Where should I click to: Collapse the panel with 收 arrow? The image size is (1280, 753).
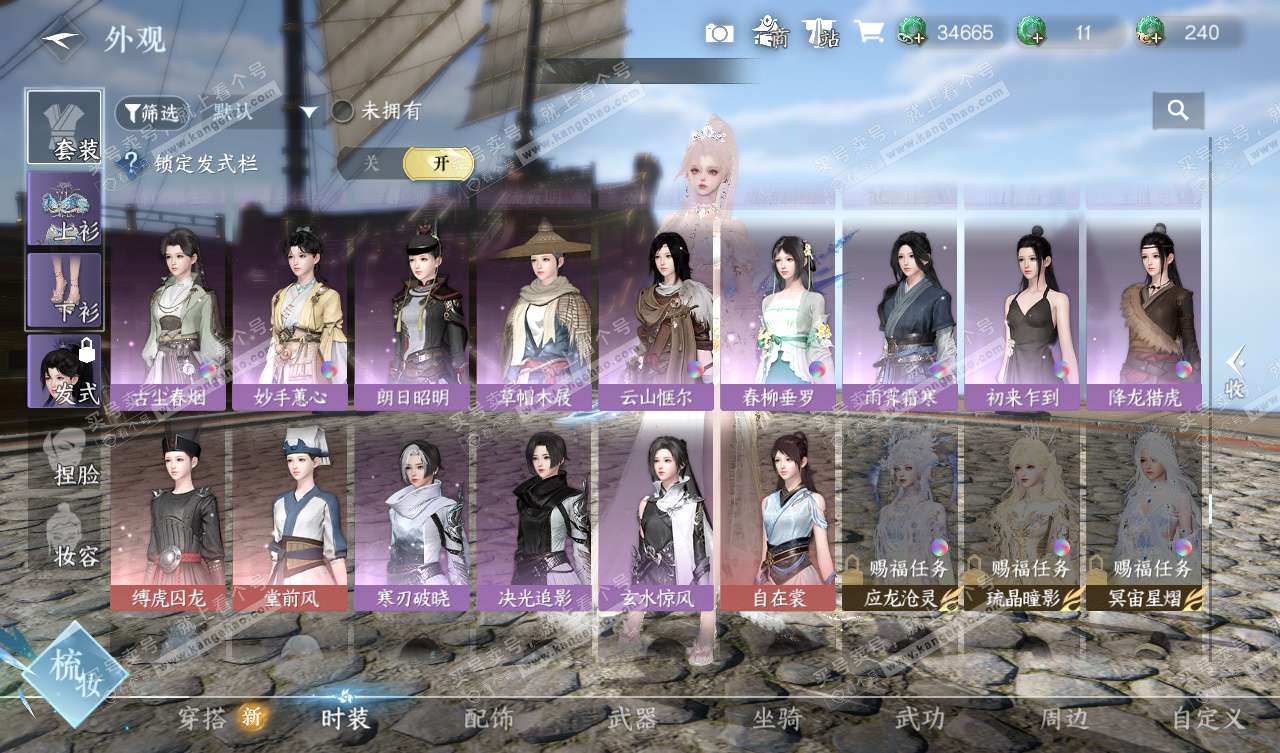click(x=1236, y=372)
